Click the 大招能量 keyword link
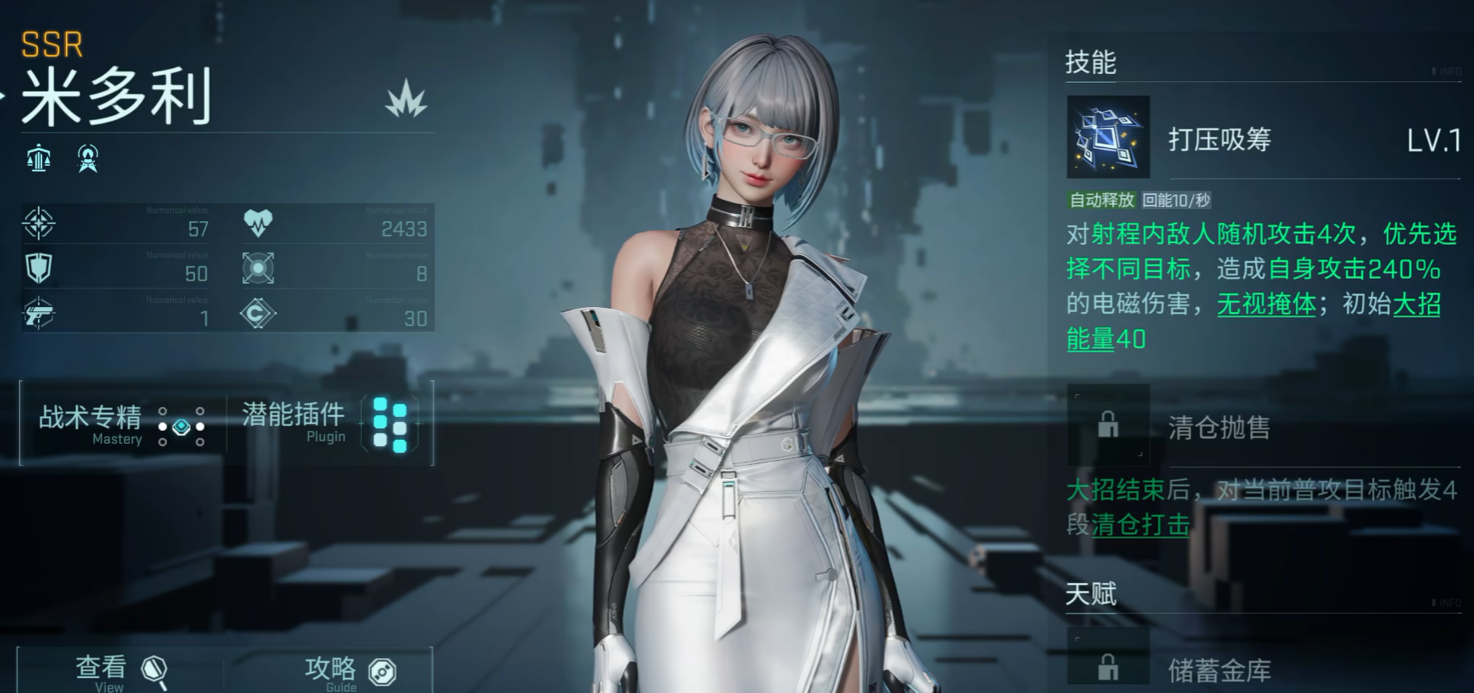 (1091, 339)
